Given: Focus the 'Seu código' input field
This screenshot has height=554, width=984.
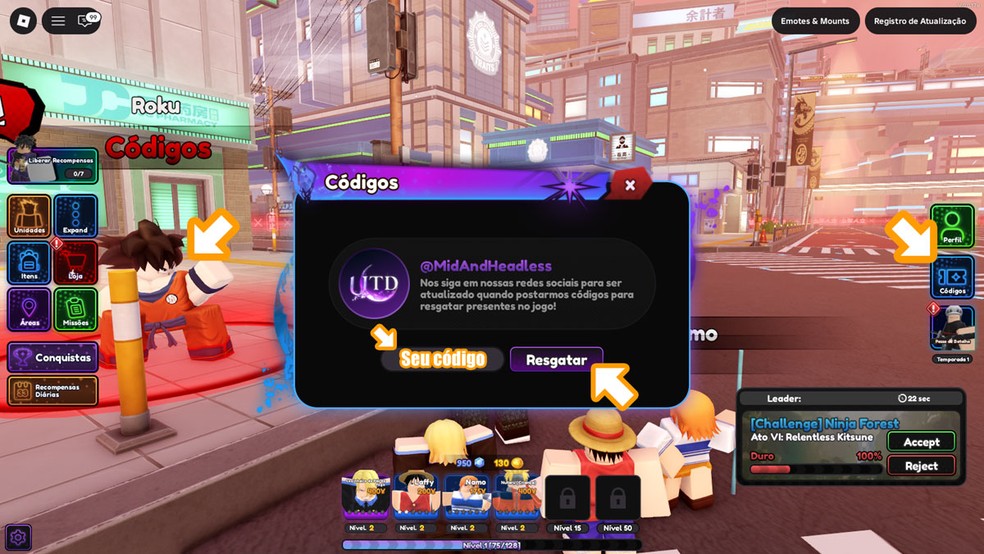Looking at the screenshot, I should (443, 359).
